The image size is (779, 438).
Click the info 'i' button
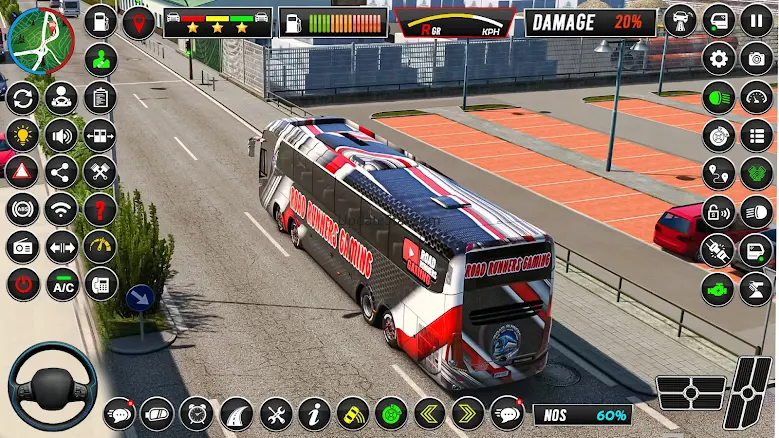point(315,413)
